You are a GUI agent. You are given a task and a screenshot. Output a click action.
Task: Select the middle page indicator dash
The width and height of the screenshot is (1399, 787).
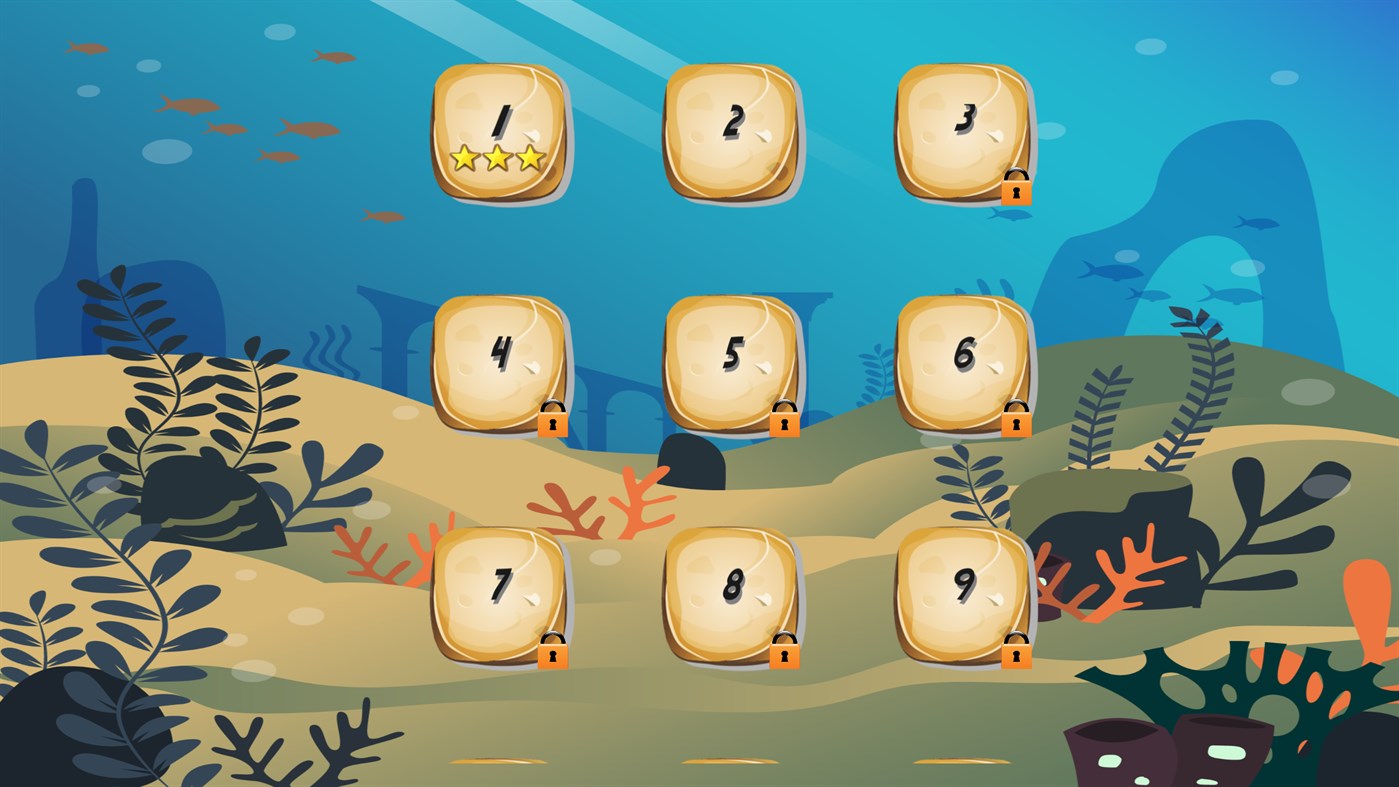pos(728,761)
